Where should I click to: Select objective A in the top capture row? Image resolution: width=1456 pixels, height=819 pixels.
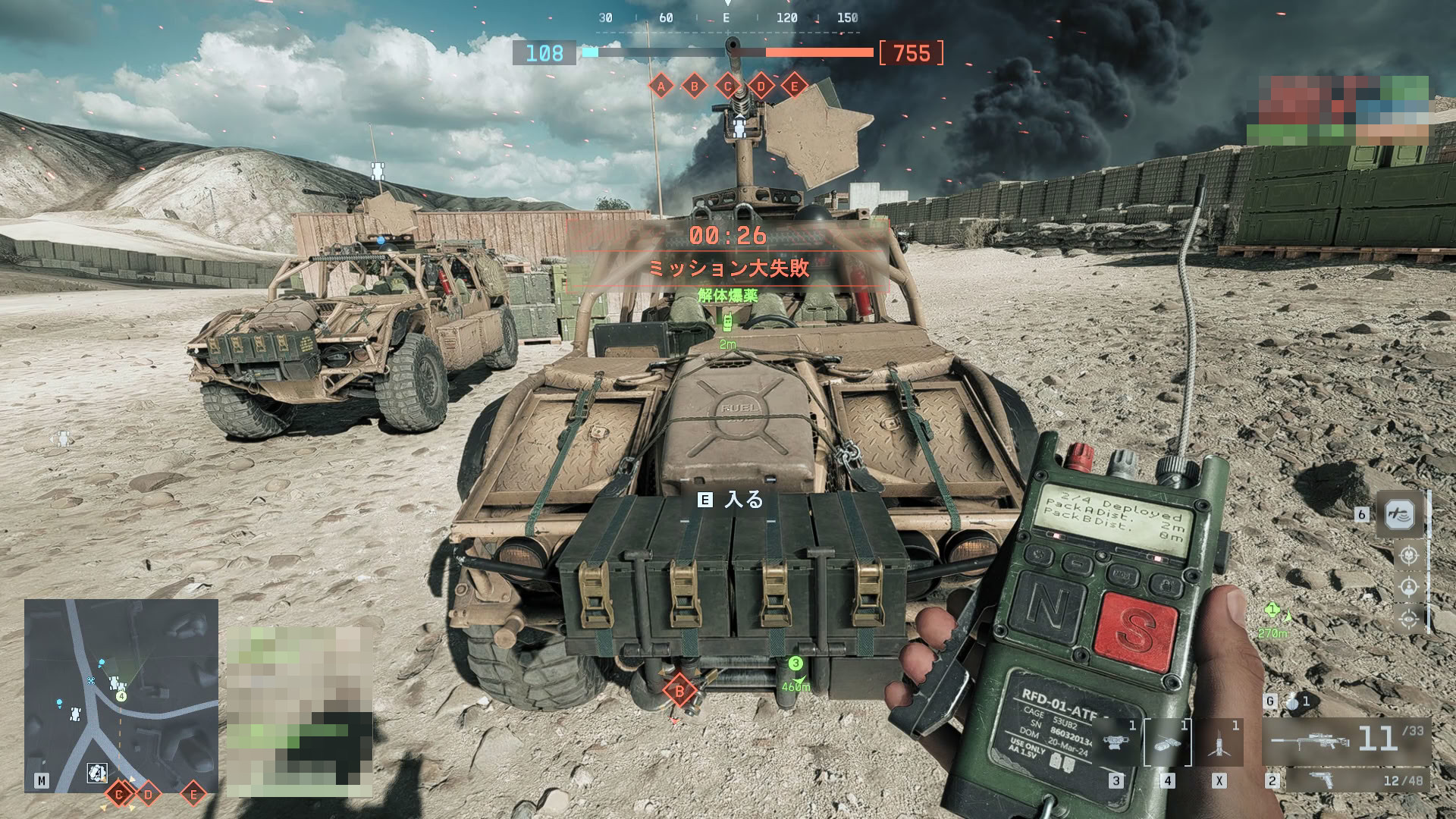(661, 86)
